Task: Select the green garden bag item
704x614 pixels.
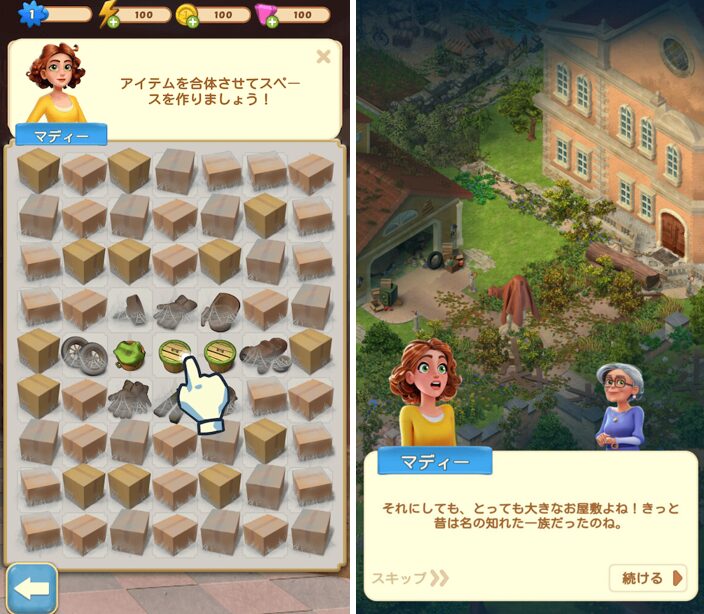Action: pos(129,354)
